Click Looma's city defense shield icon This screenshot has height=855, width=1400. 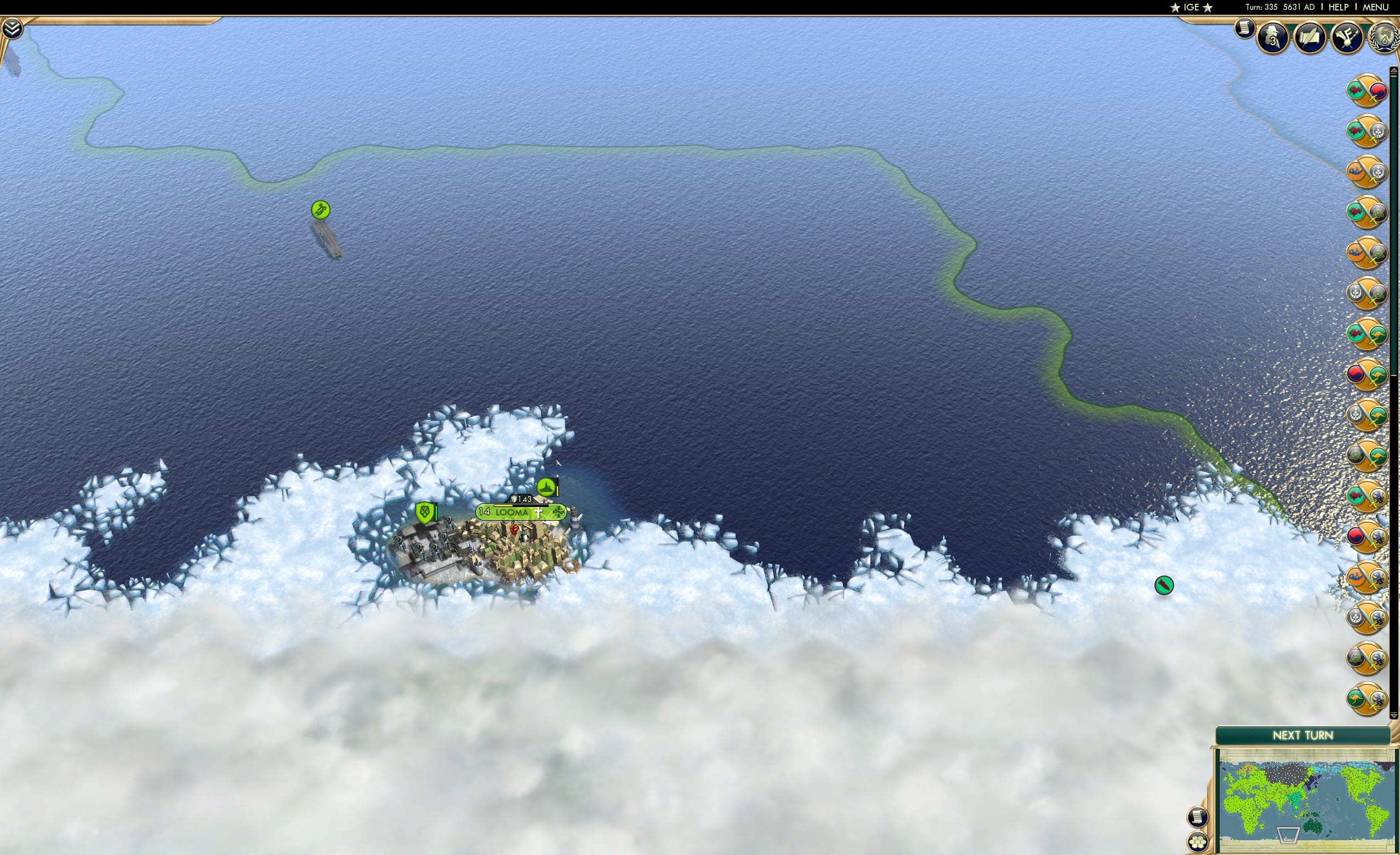423,511
